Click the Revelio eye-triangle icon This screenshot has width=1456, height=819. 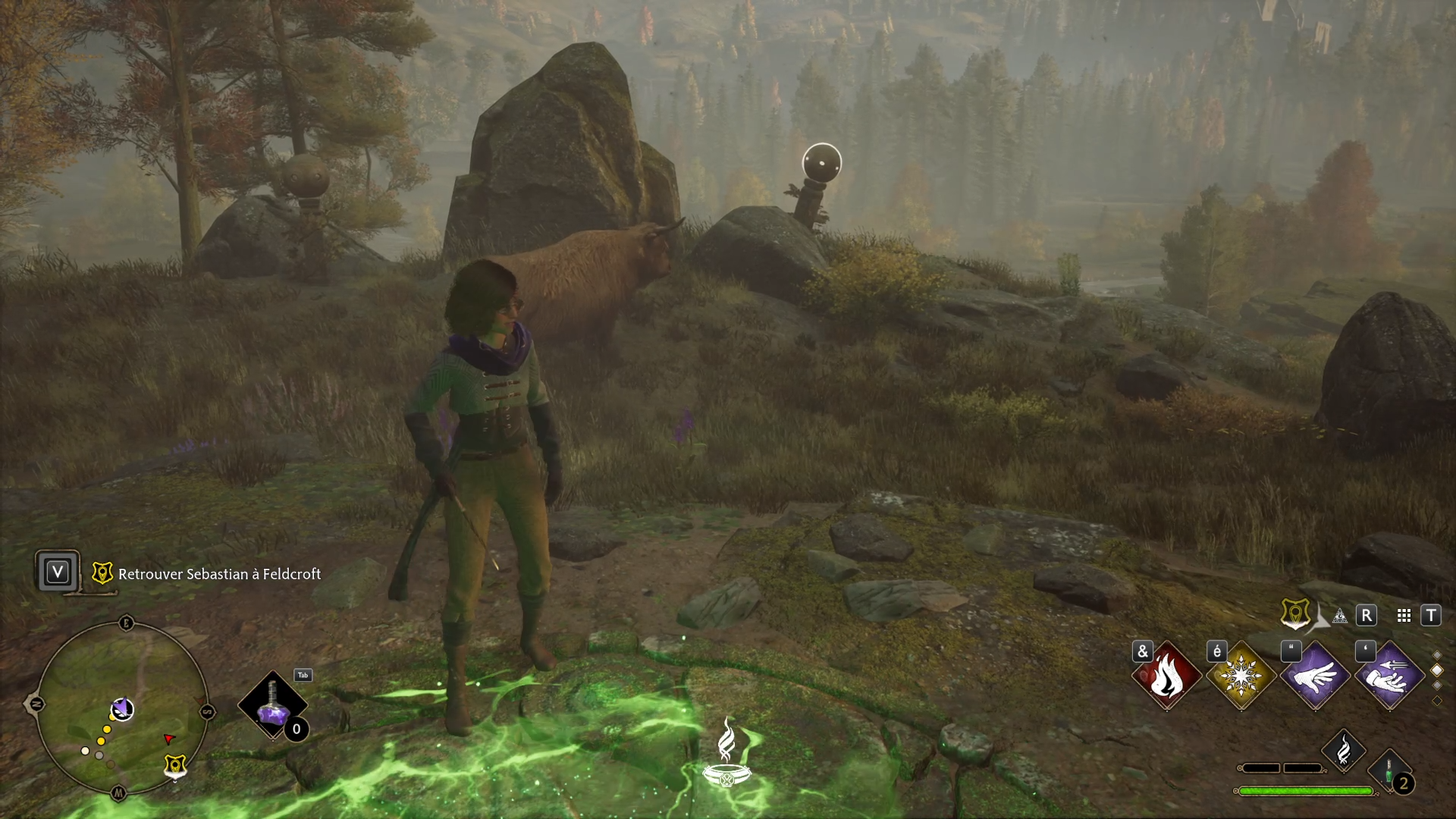click(x=1340, y=616)
